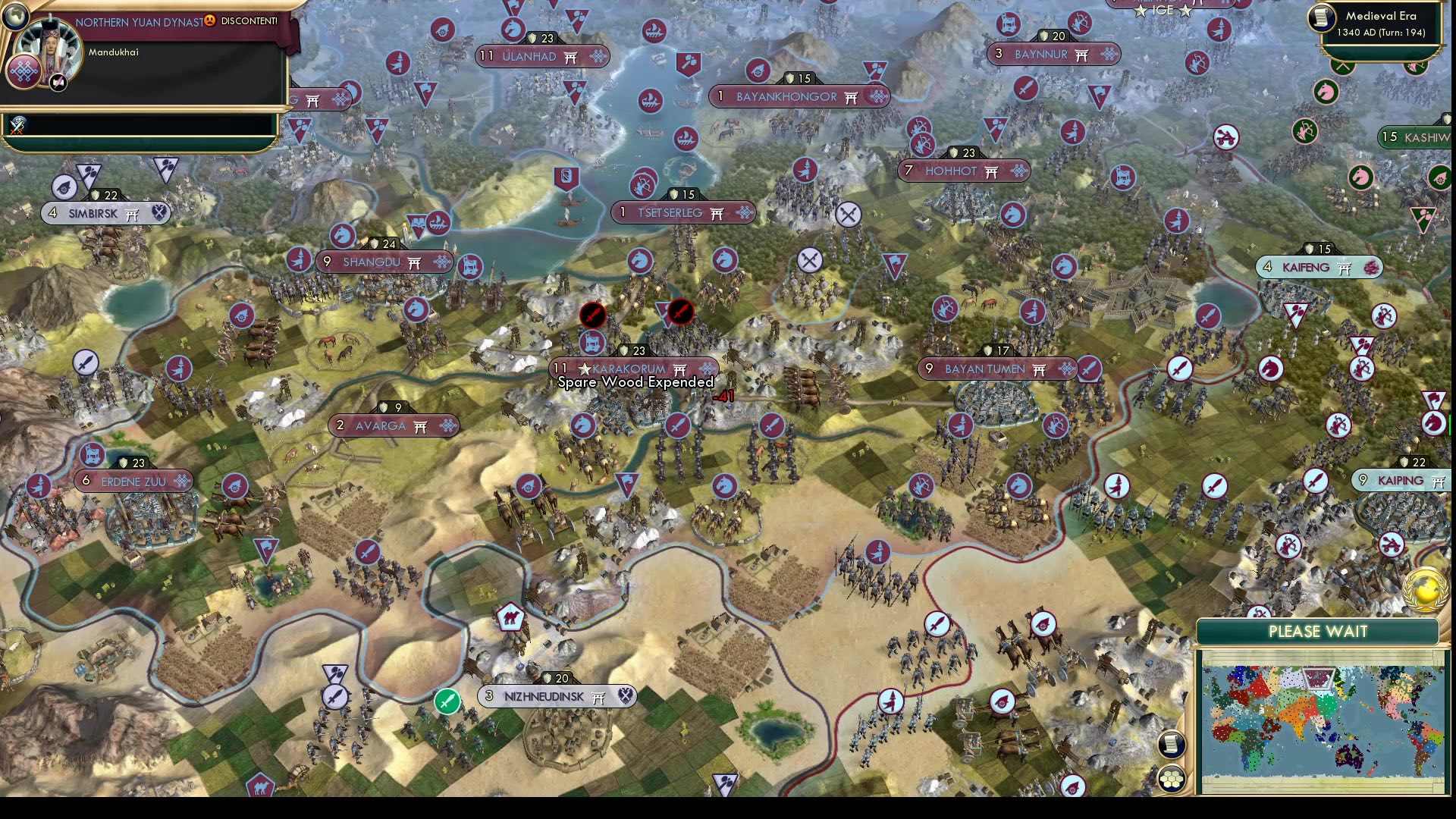Click the religion icon next to Erdene Zuu

(180, 481)
